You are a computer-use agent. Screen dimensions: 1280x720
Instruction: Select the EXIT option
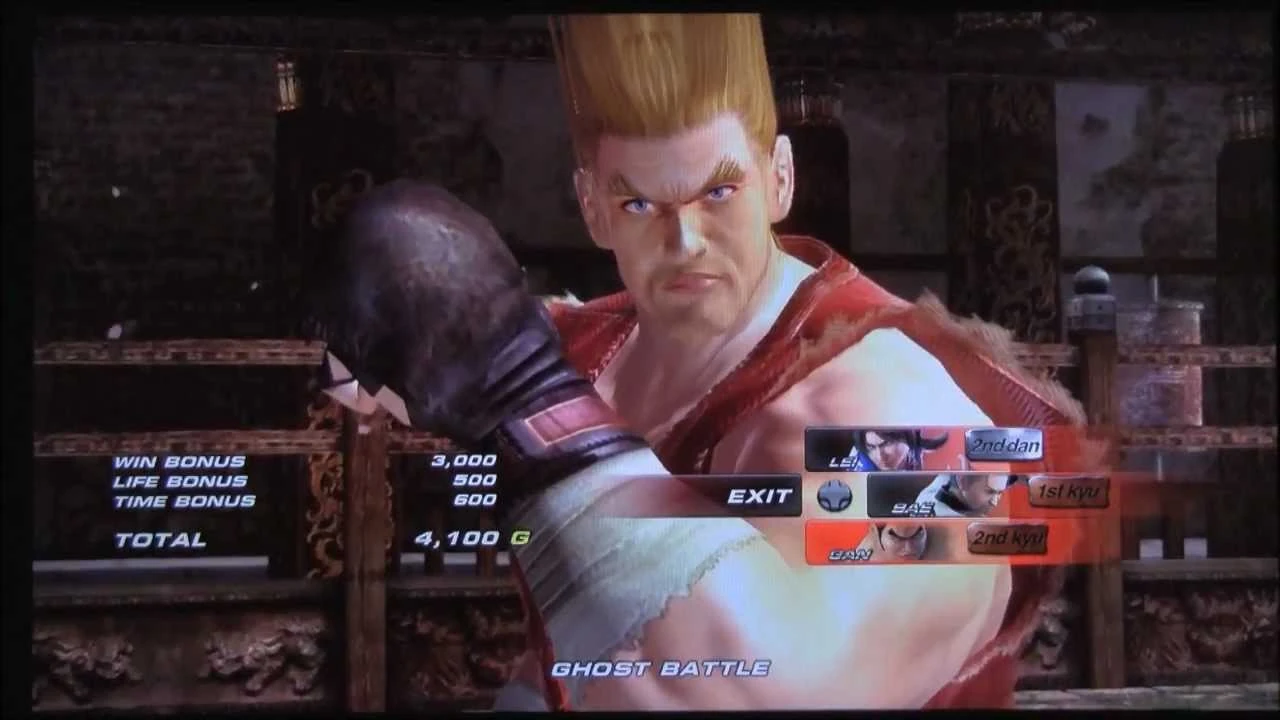pyautogui.click(x=762, y=495)
